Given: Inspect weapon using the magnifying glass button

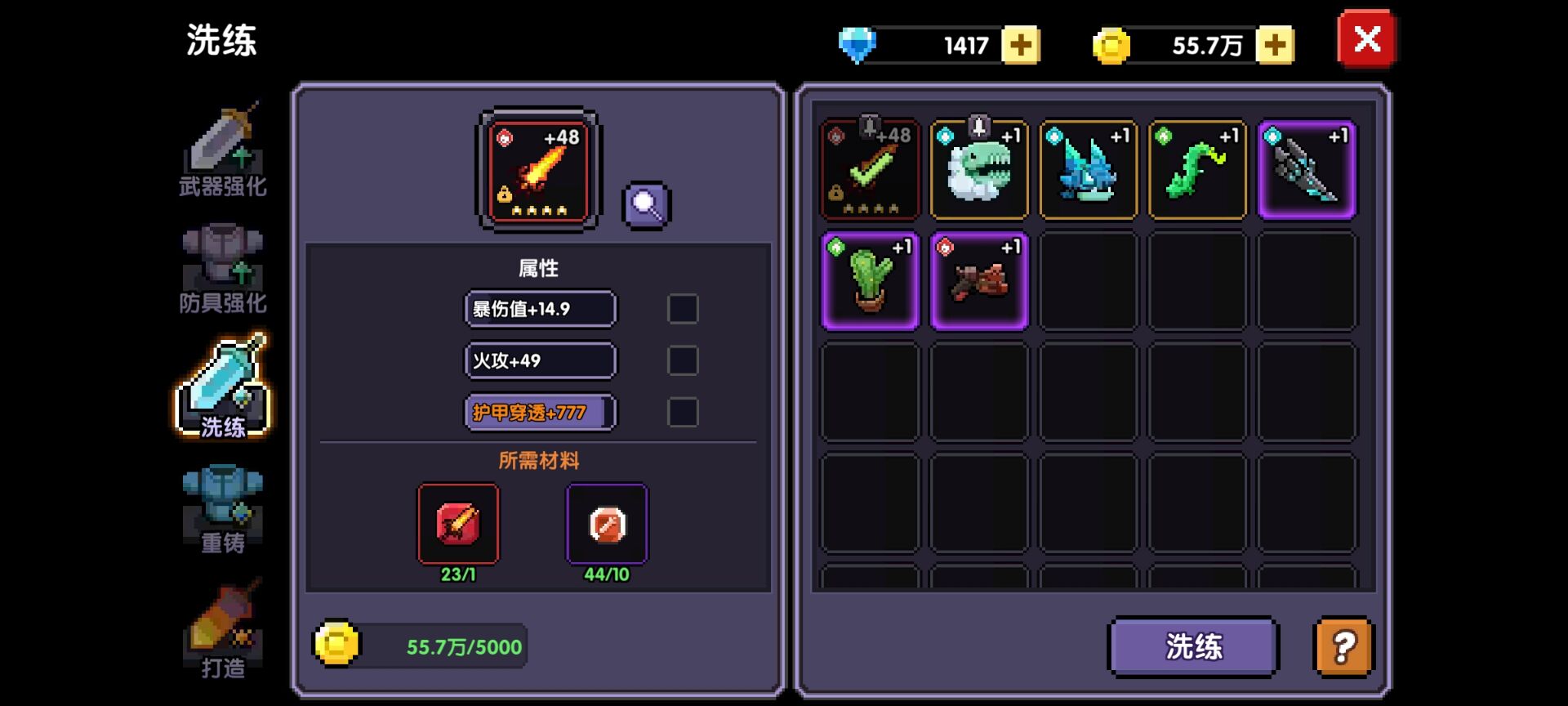Looking at the screenshot, I should click(x=647, y=205).
